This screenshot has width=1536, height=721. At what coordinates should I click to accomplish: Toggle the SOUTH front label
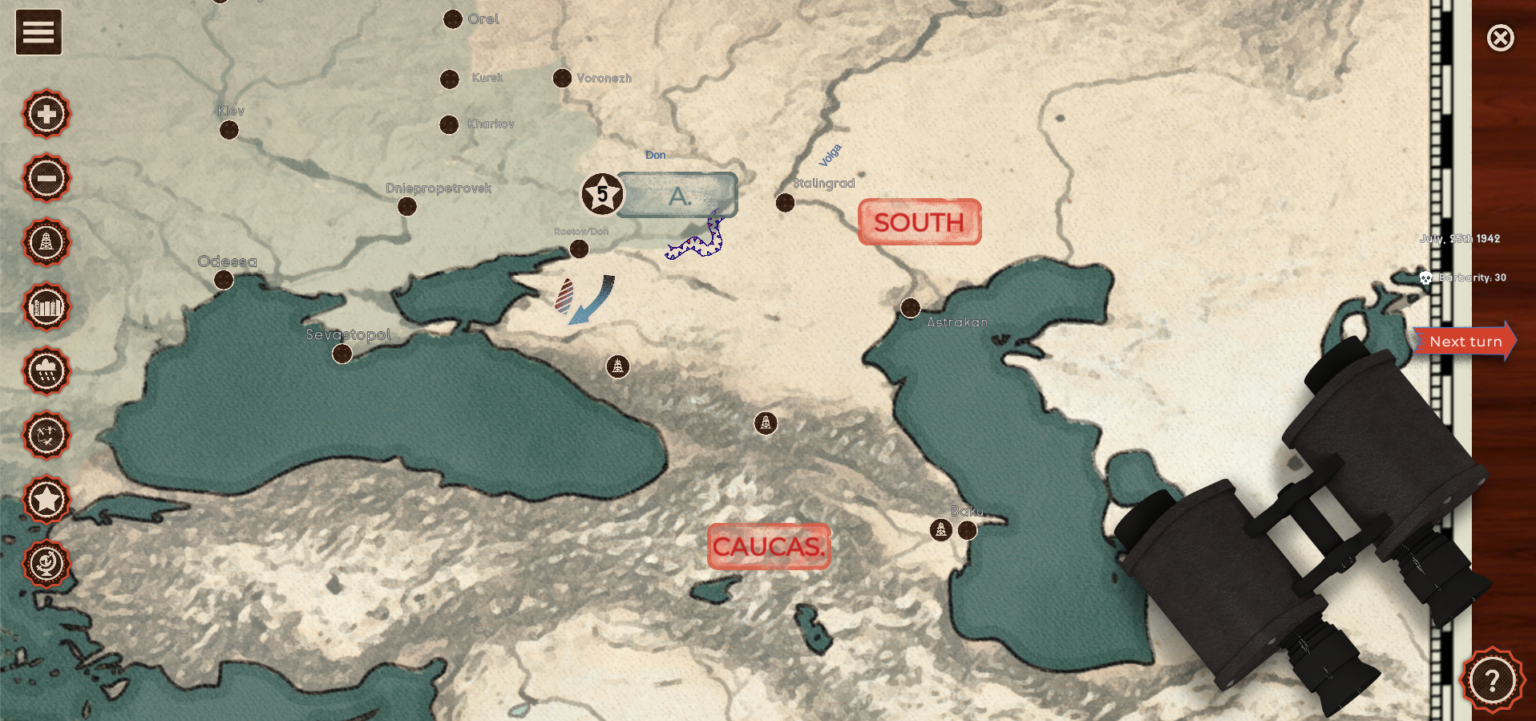(918, 221)
